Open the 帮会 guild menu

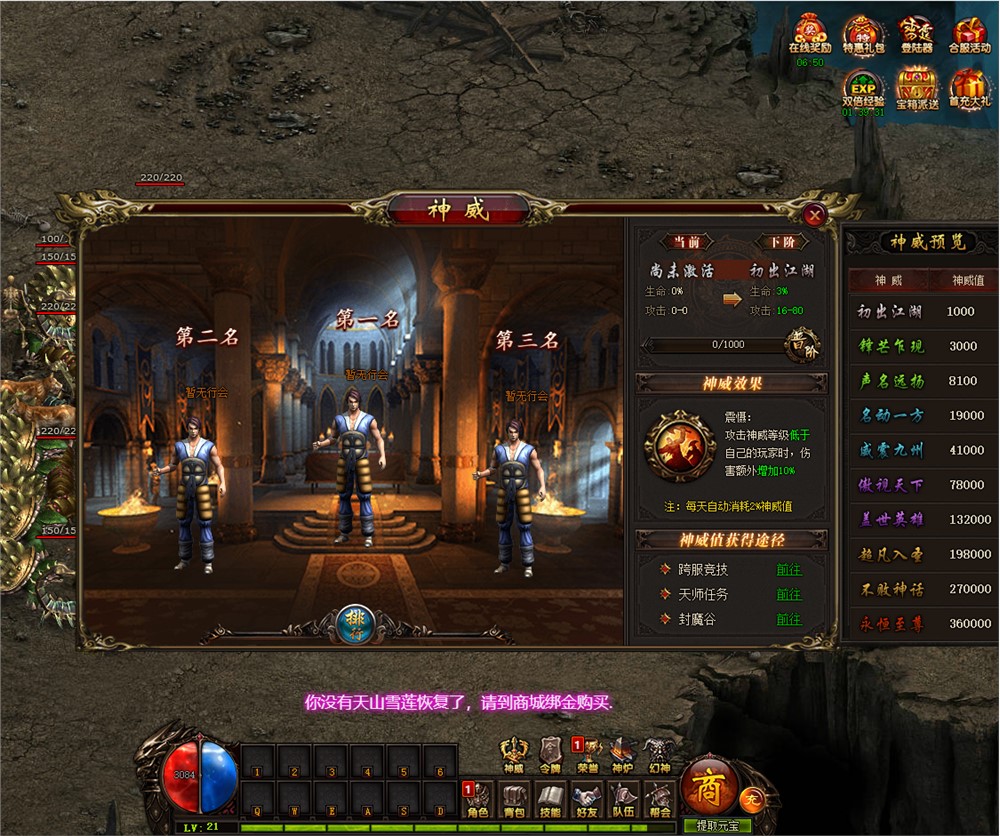tap(658, 798)
